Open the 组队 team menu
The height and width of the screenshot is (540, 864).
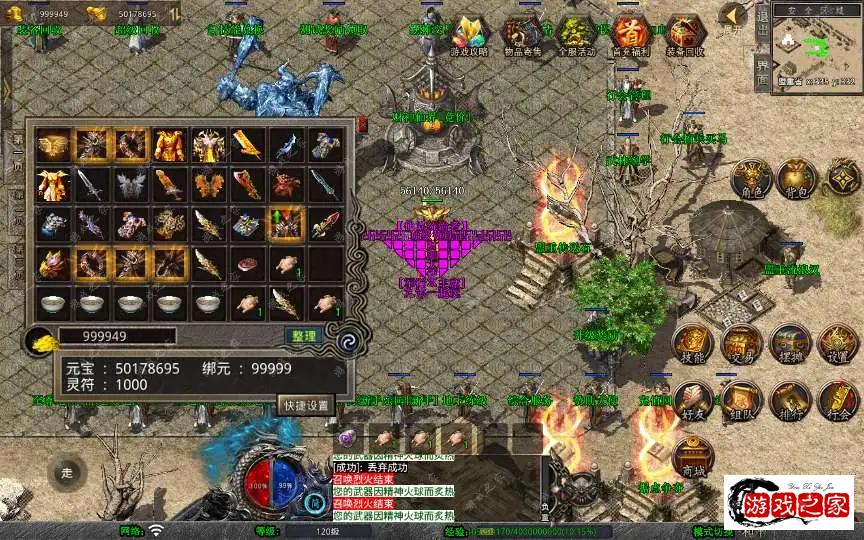click(x=741, y=399)
